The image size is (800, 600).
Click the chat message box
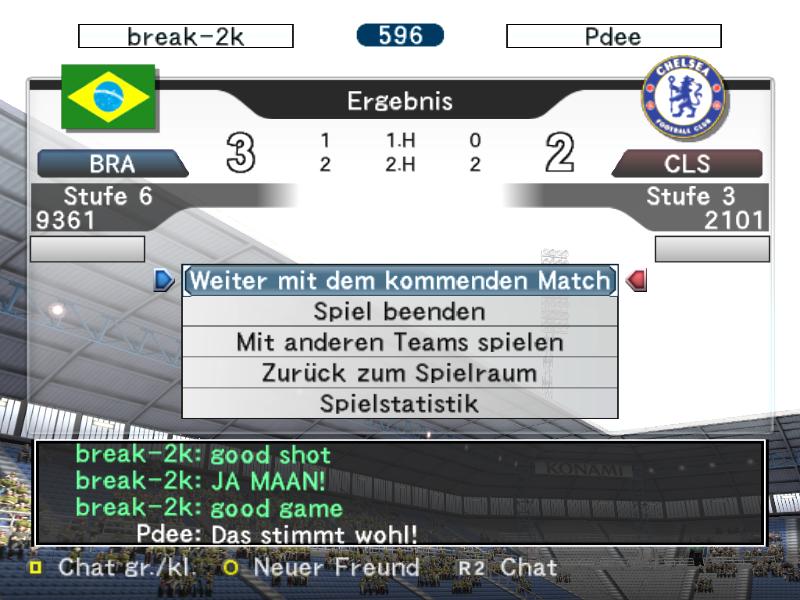point(400,494)
